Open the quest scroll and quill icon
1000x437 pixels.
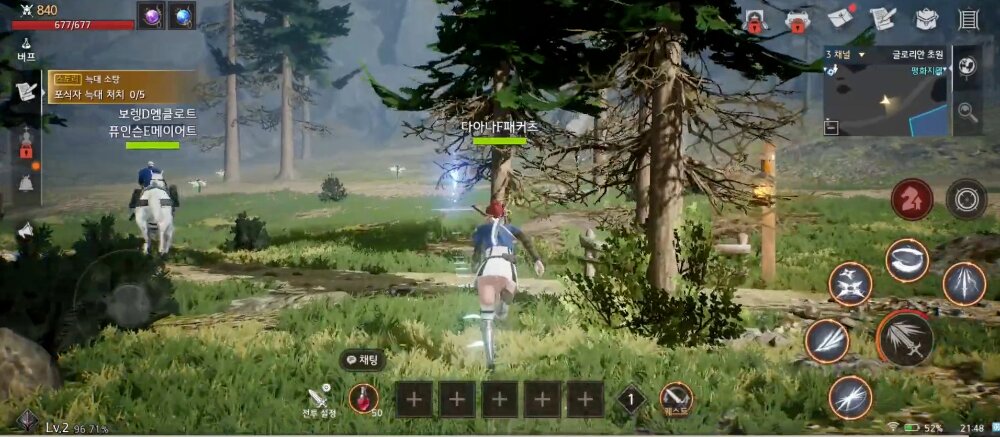(882, 18)
